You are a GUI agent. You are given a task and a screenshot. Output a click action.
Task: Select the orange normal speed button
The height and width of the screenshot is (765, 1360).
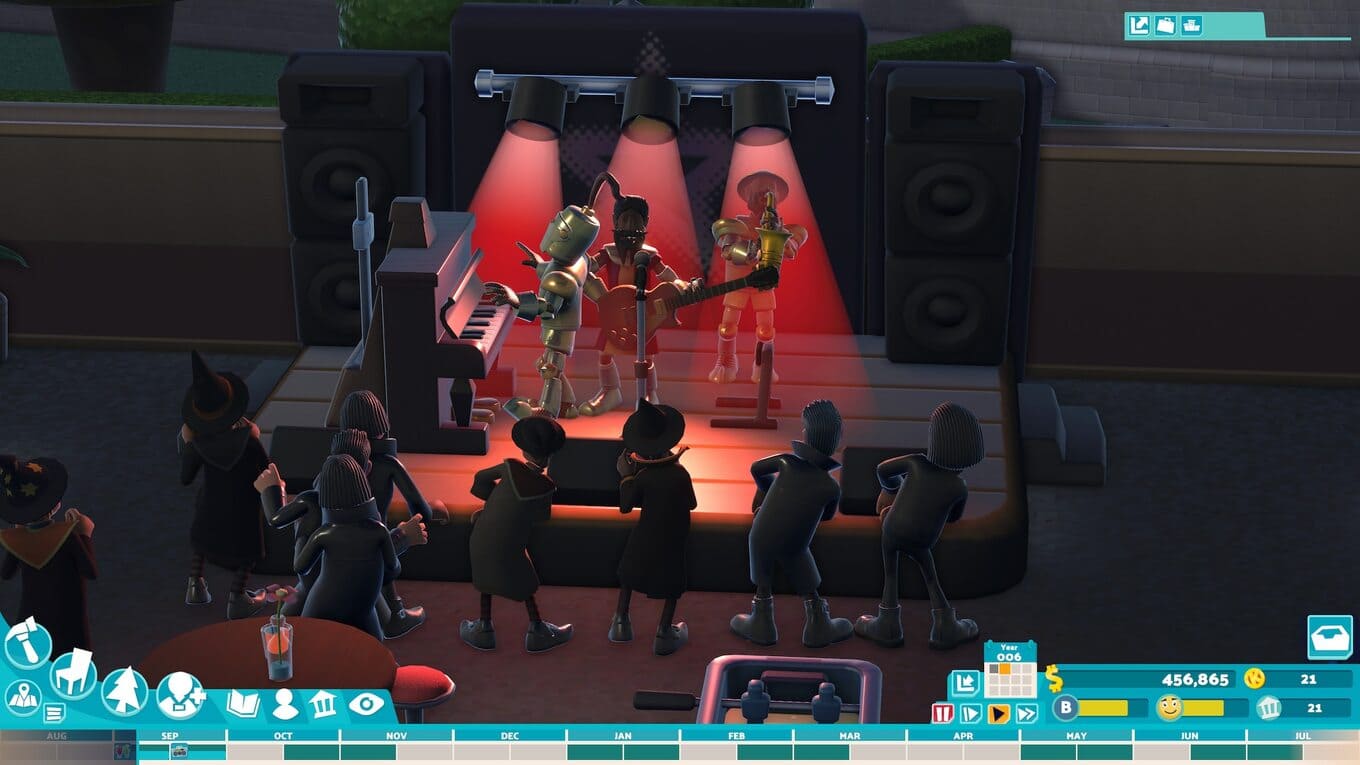[998, 713]
